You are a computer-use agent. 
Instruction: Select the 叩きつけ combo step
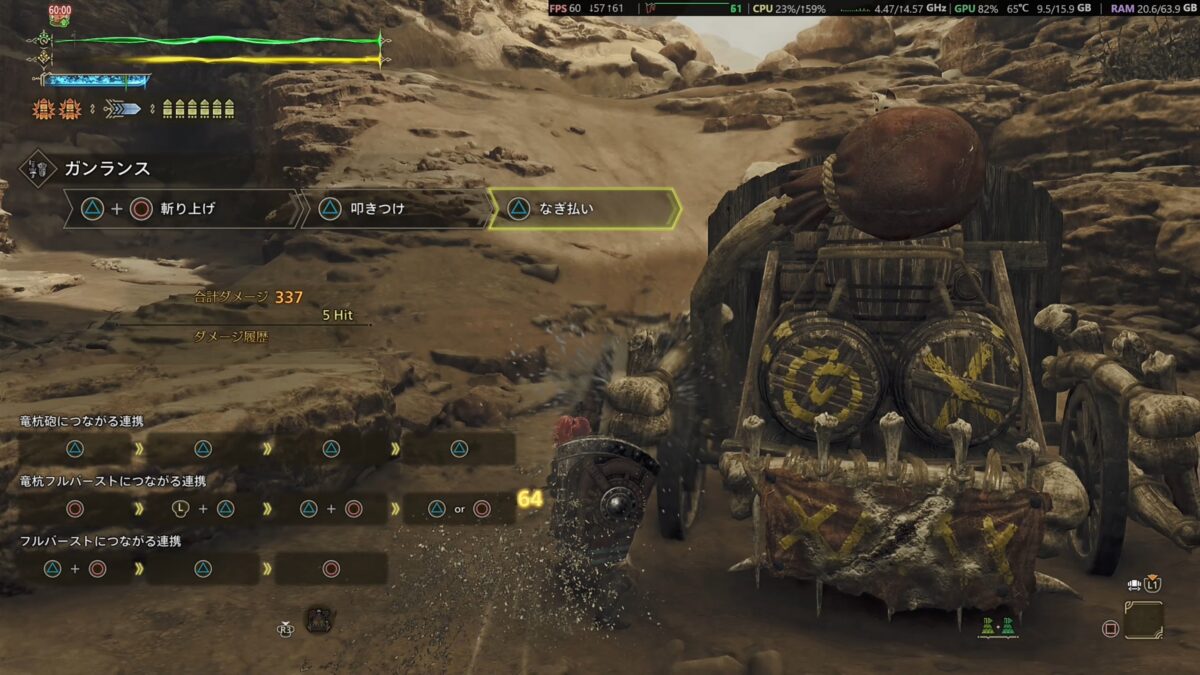[x=395, y=209]
